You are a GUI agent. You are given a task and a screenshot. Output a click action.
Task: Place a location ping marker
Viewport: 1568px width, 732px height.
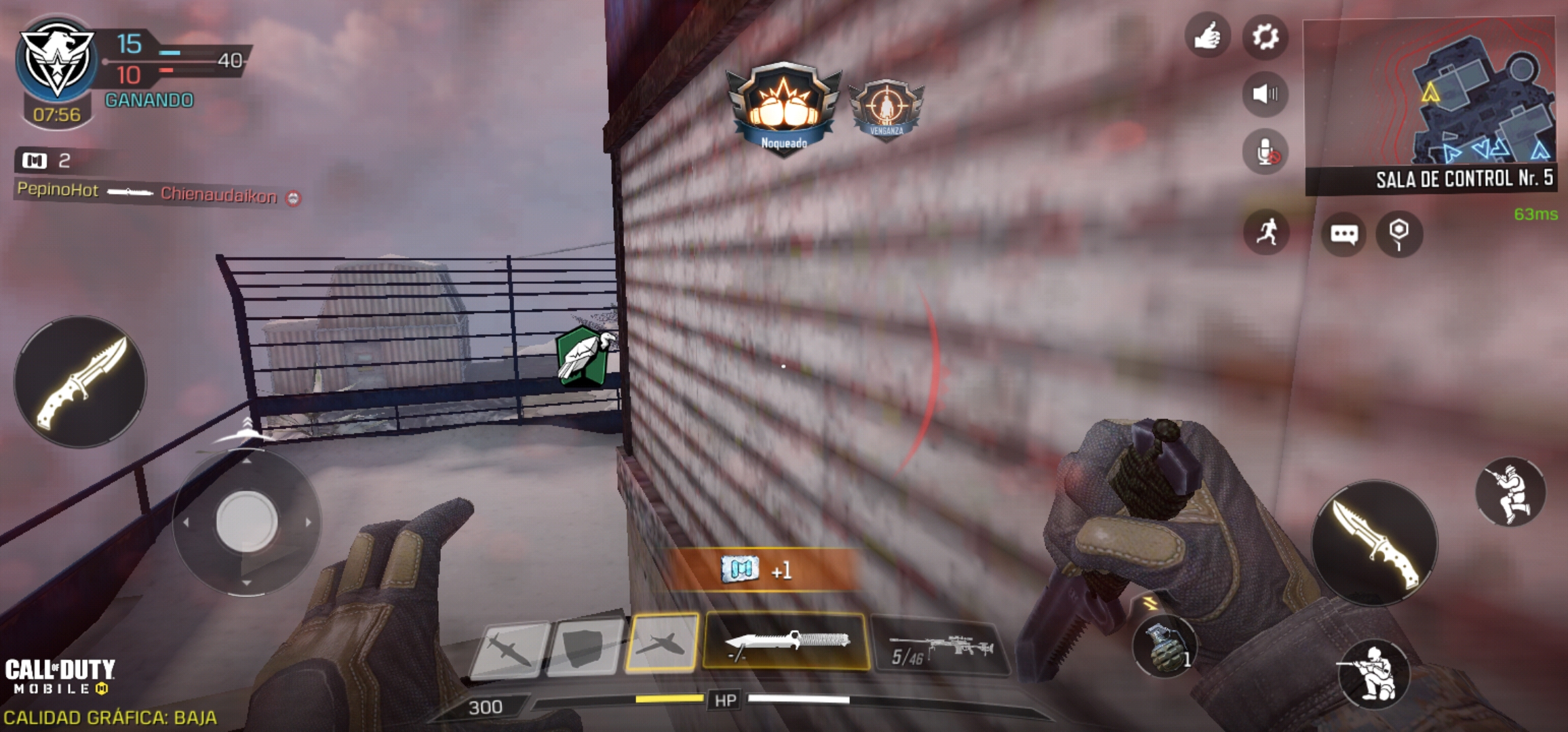1398,235
